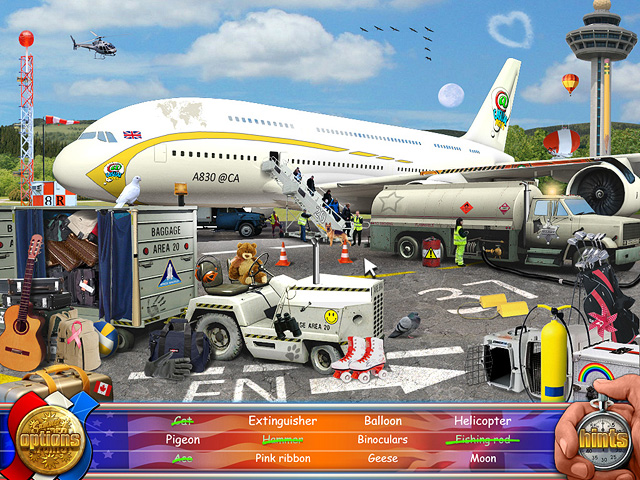Pick the Binoculars word from the list

coord(383,440)
